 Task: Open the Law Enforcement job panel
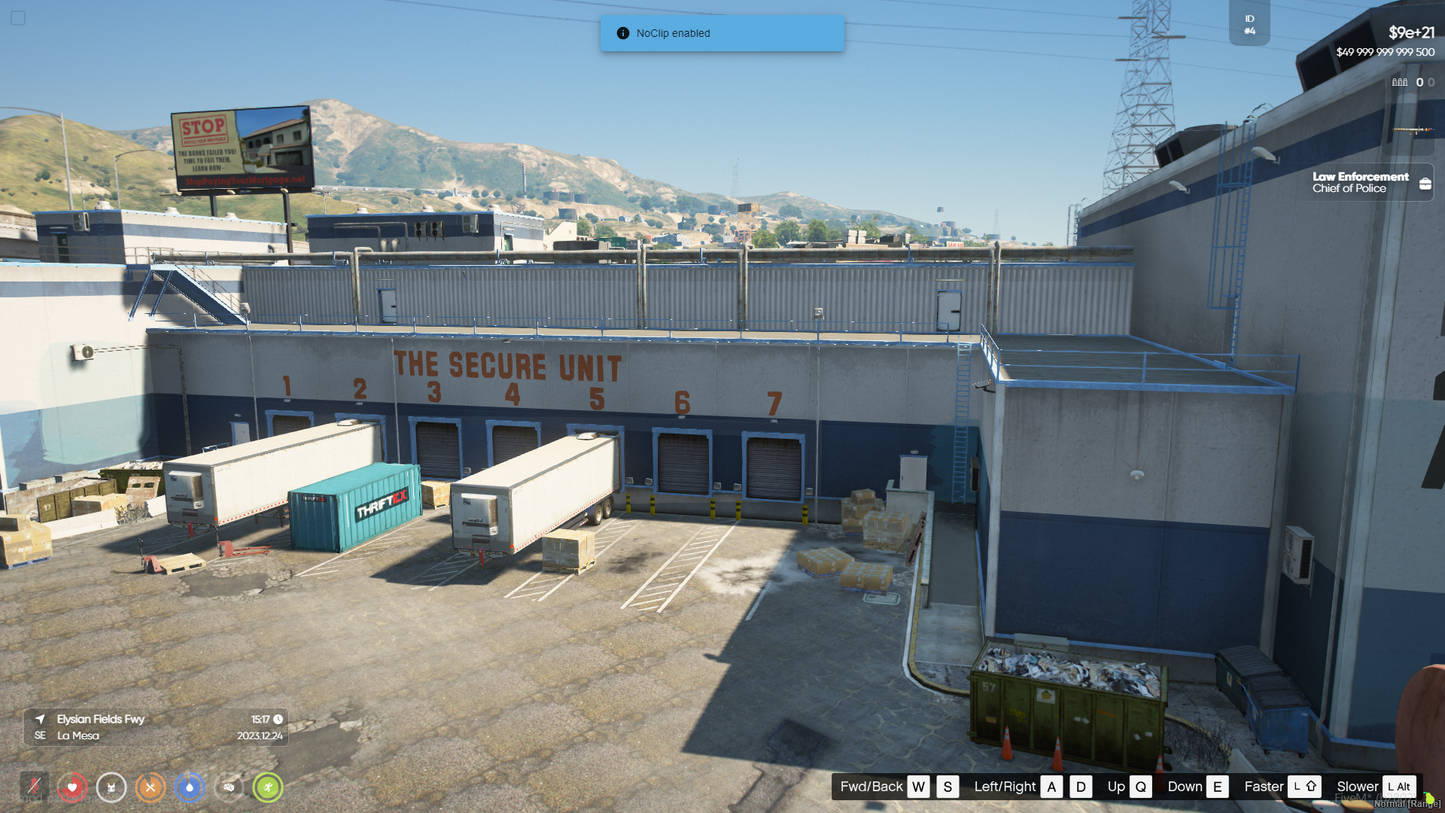point(1372,183)
